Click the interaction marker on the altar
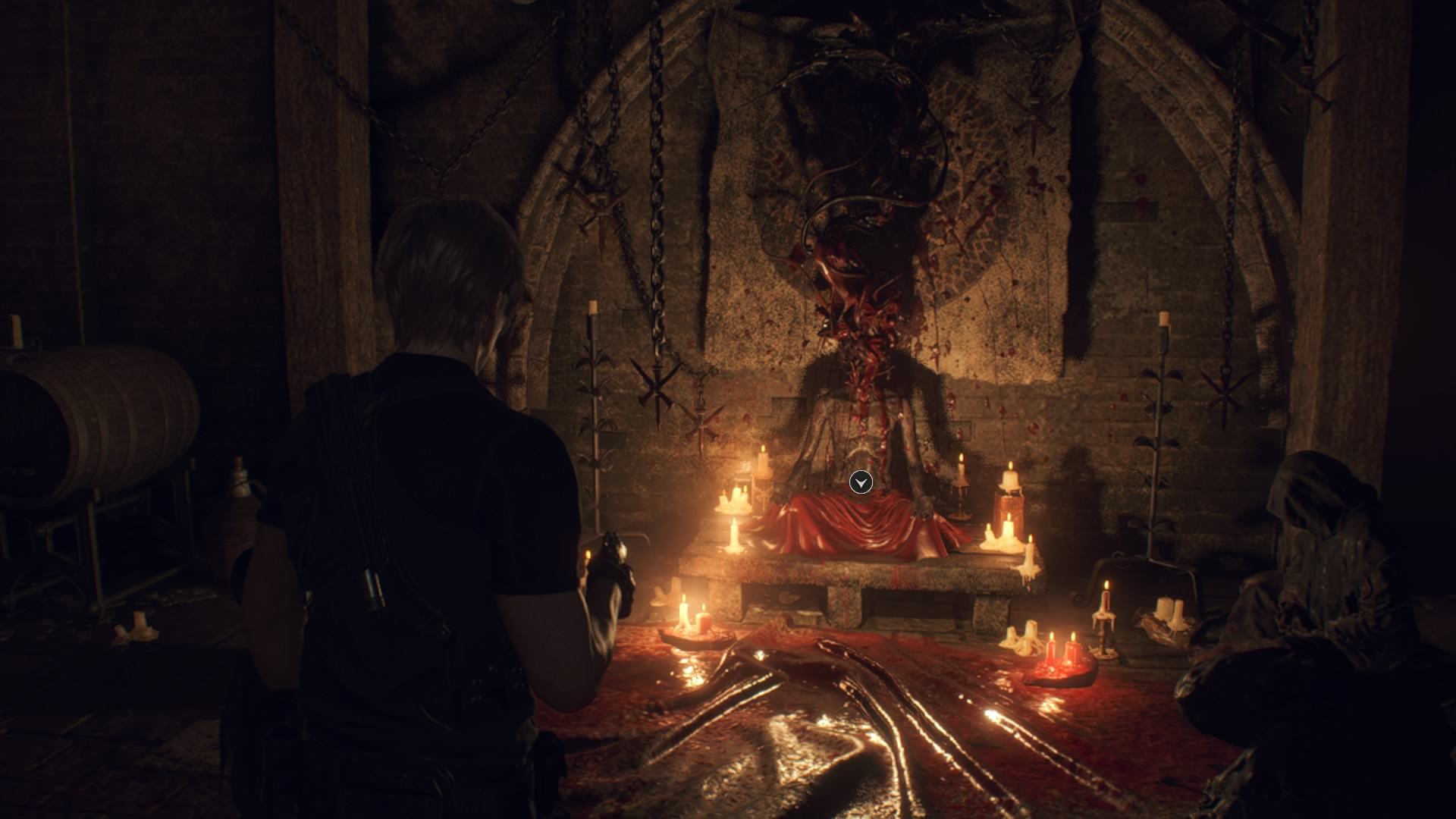This screenshot has height=819, width=1456. click(x=861, y=482)
